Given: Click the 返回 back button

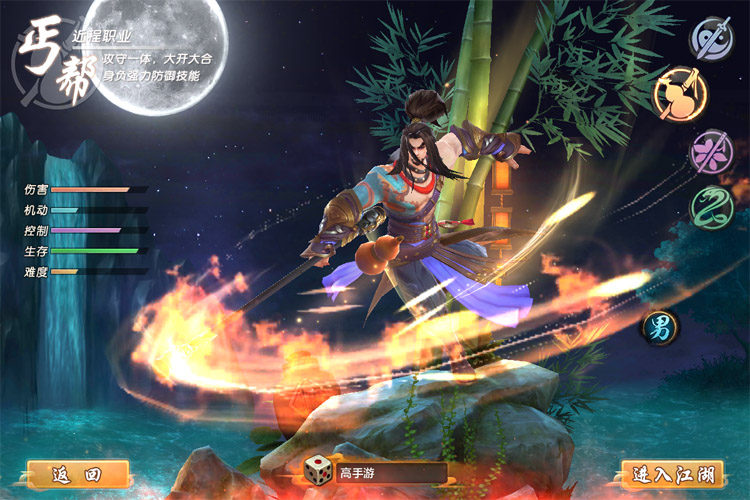Looking at the screenshot, I should (x=80, y=474).
